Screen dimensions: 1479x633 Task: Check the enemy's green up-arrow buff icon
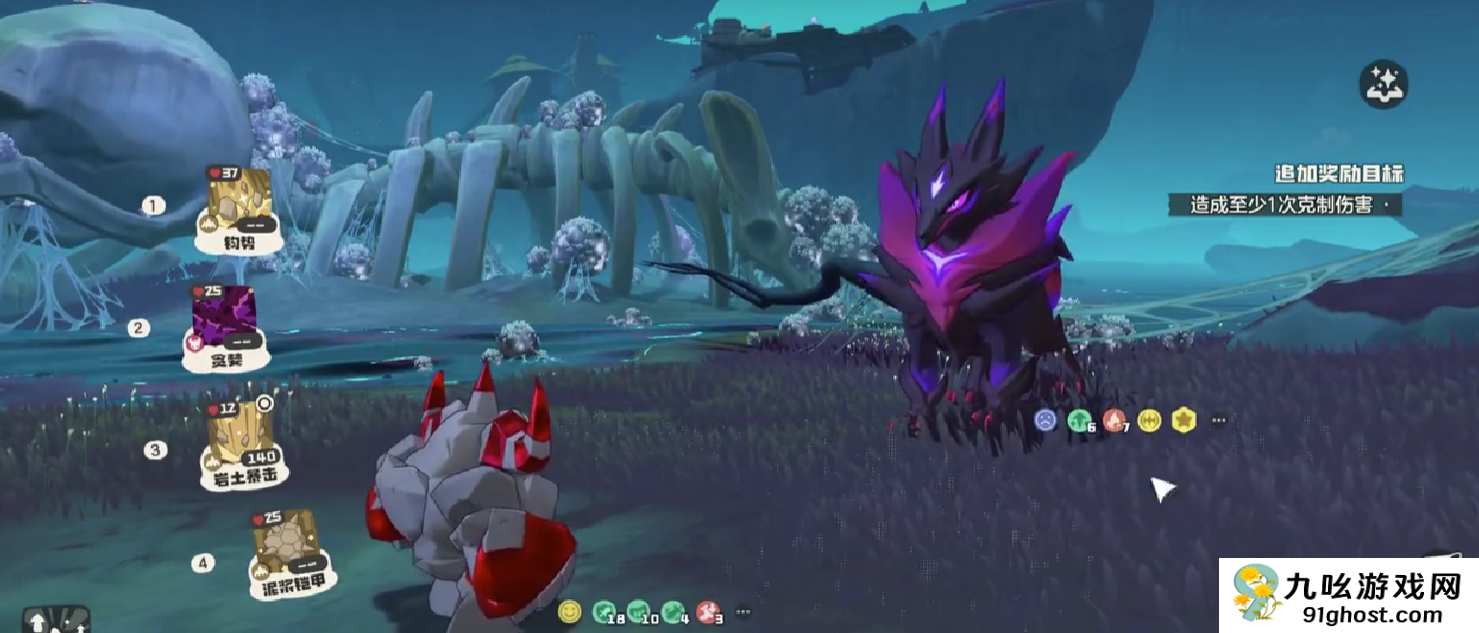click(x=1080, y=420)
